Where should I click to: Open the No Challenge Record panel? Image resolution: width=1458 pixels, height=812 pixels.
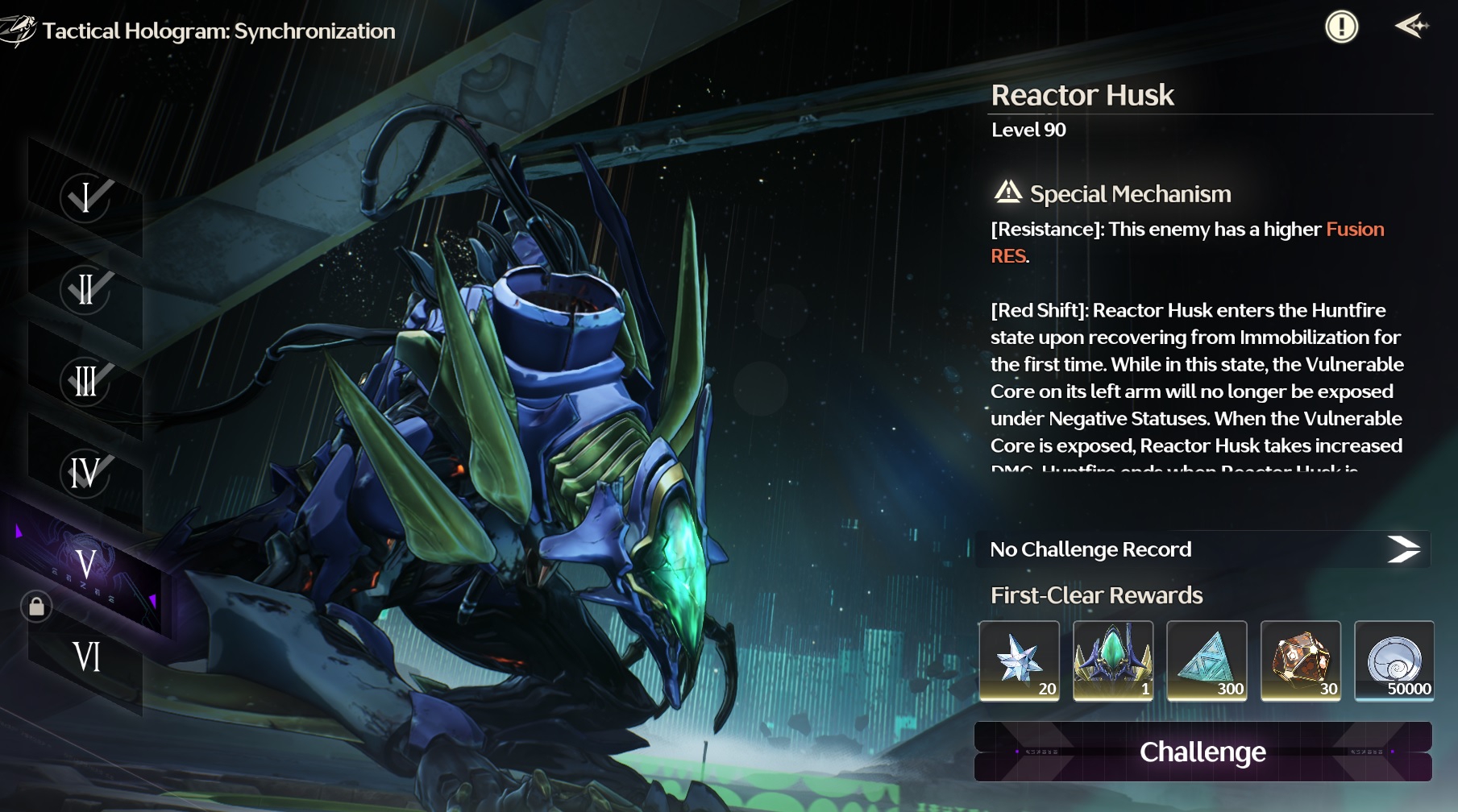tap(1203, 549)
